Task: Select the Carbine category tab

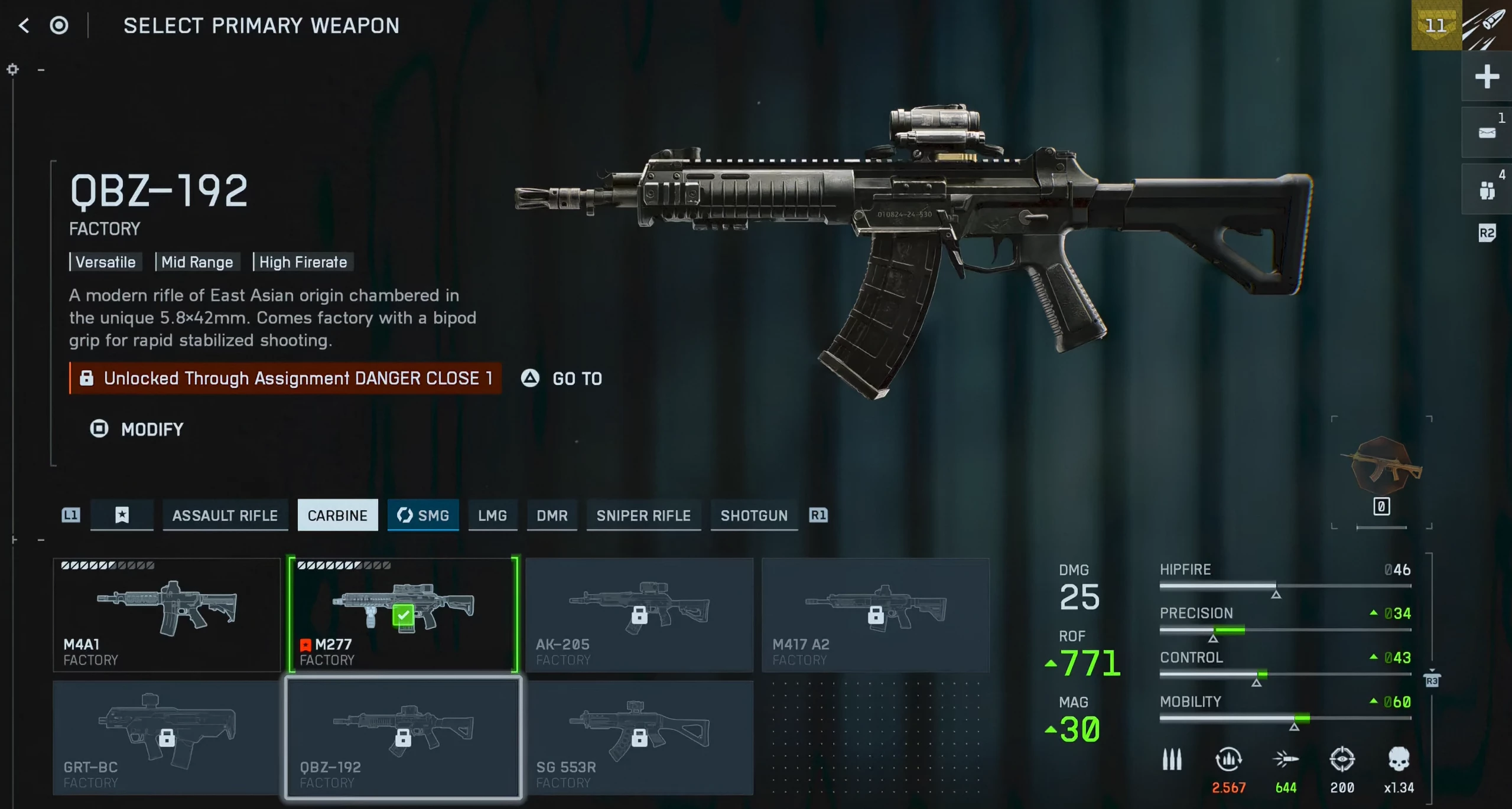Action: coord(337,516)
